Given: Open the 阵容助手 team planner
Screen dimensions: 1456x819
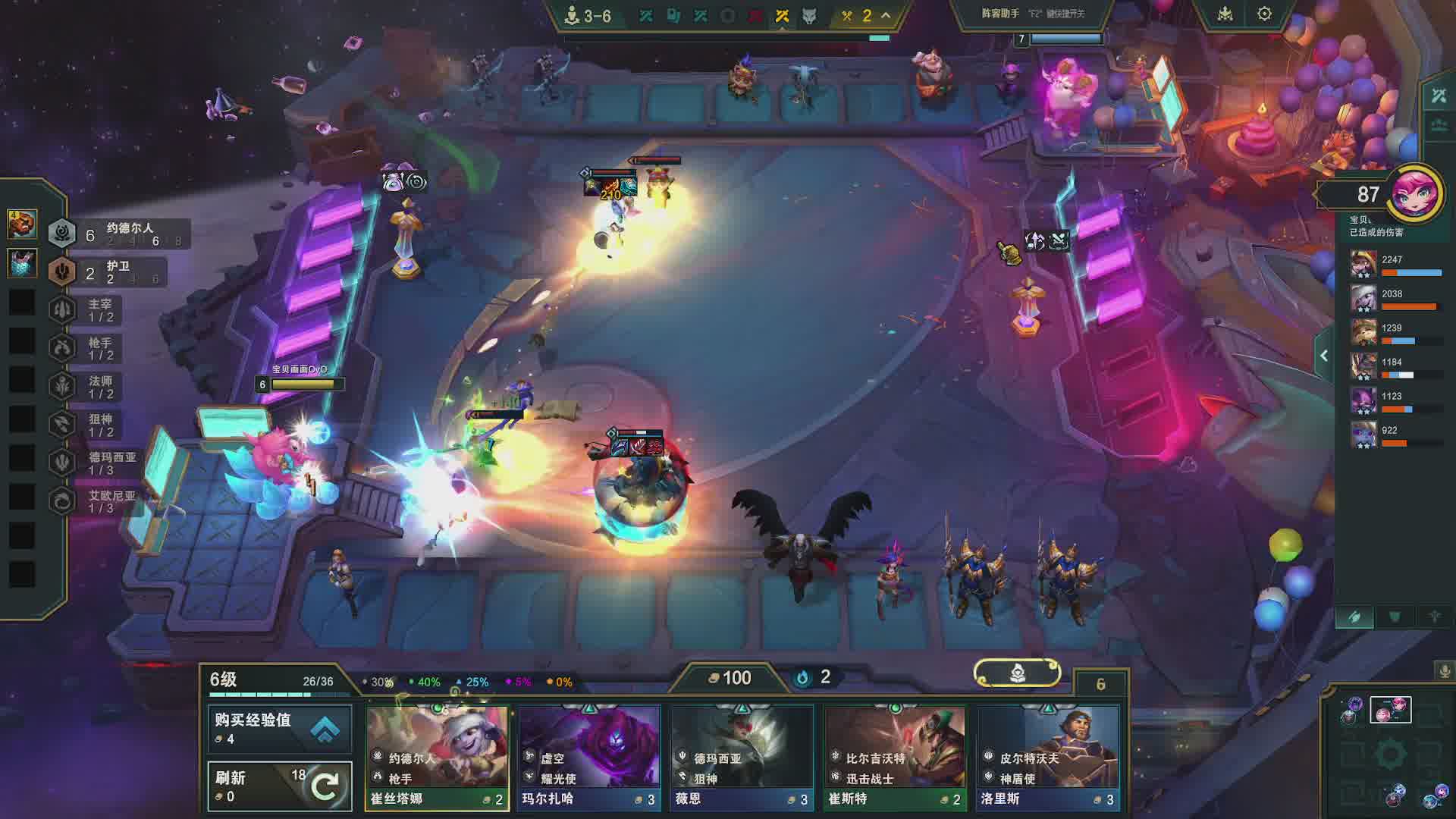Looking at the screenshot, I should (1031, 14).
